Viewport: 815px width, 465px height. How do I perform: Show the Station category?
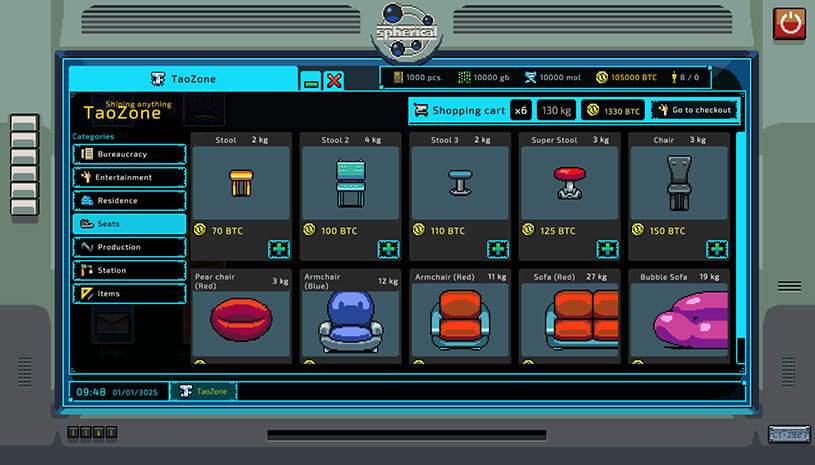point(129,270)
